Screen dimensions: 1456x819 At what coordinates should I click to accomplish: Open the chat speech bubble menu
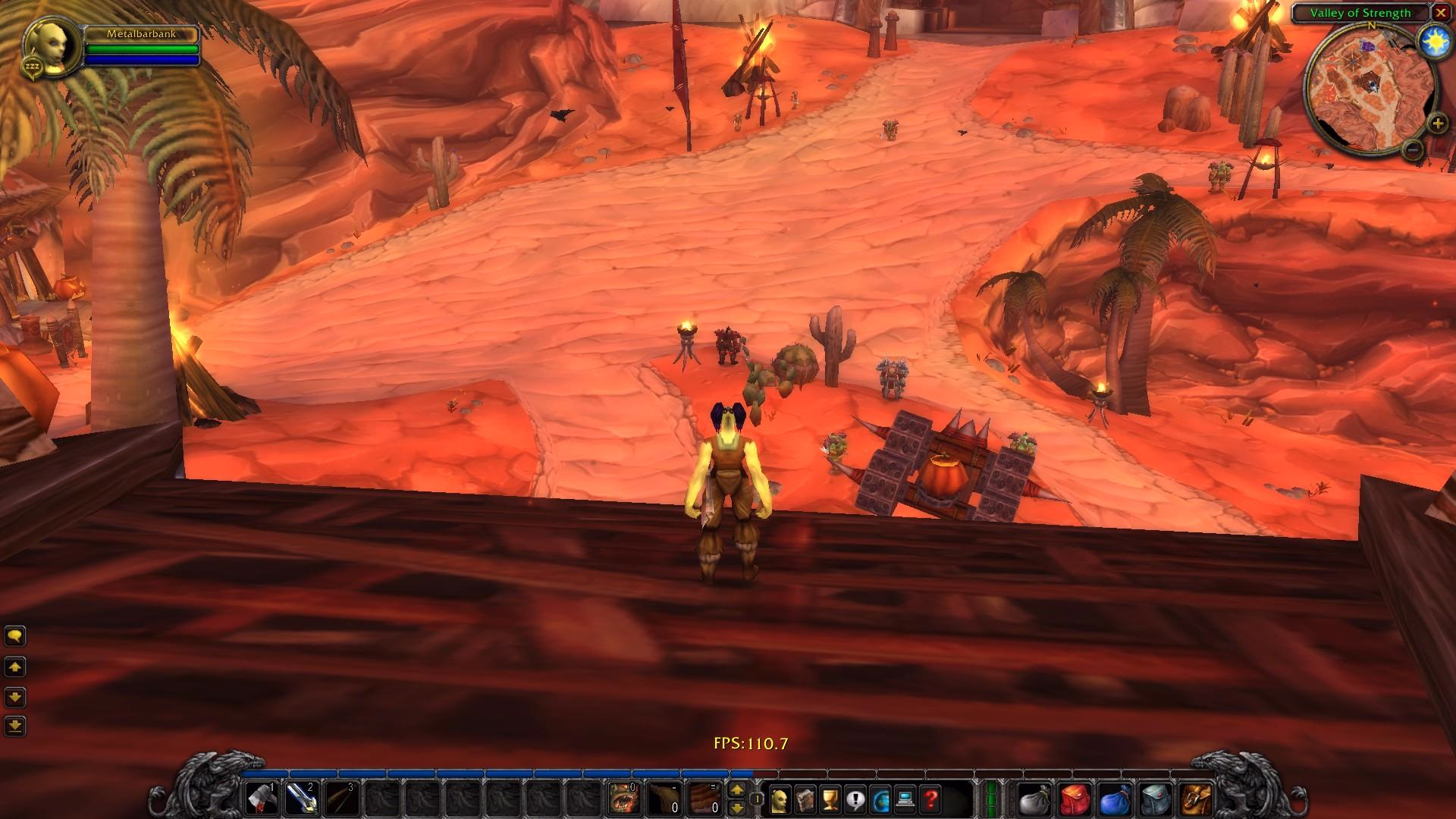15,635
